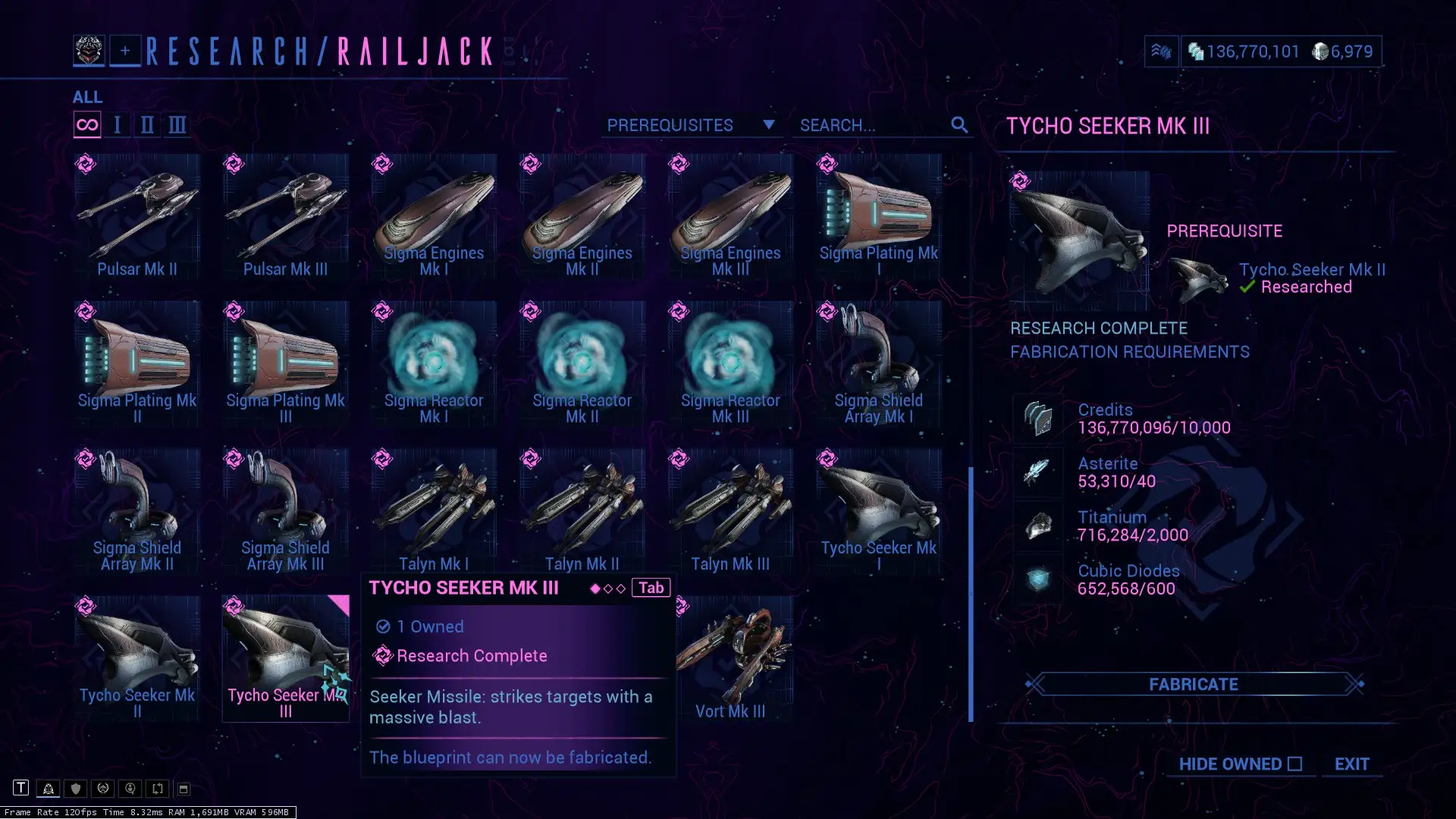This screenshot has height=819, width=1456.
Task: Open the RESEARCH/RAILJACK header menu
Action: pos(318,52)
